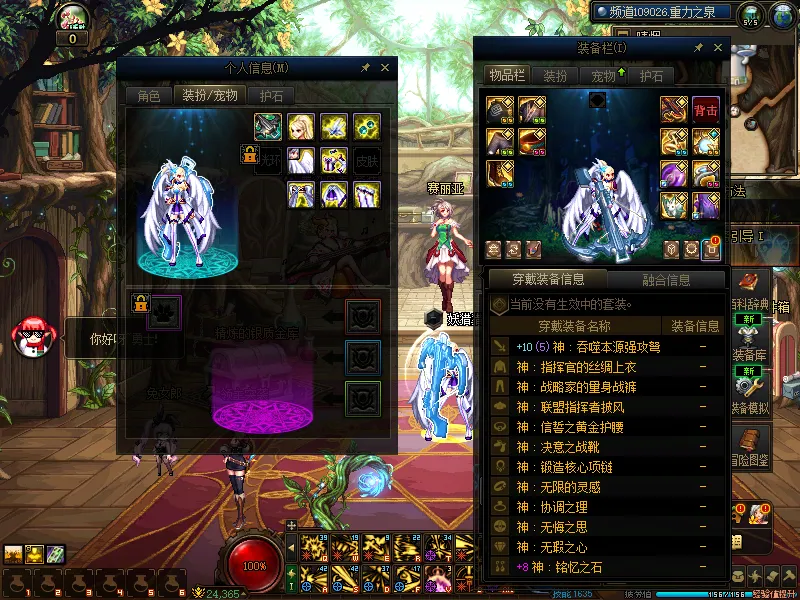Select the 物品栏 tab in equipment window

tap(507, 76)
